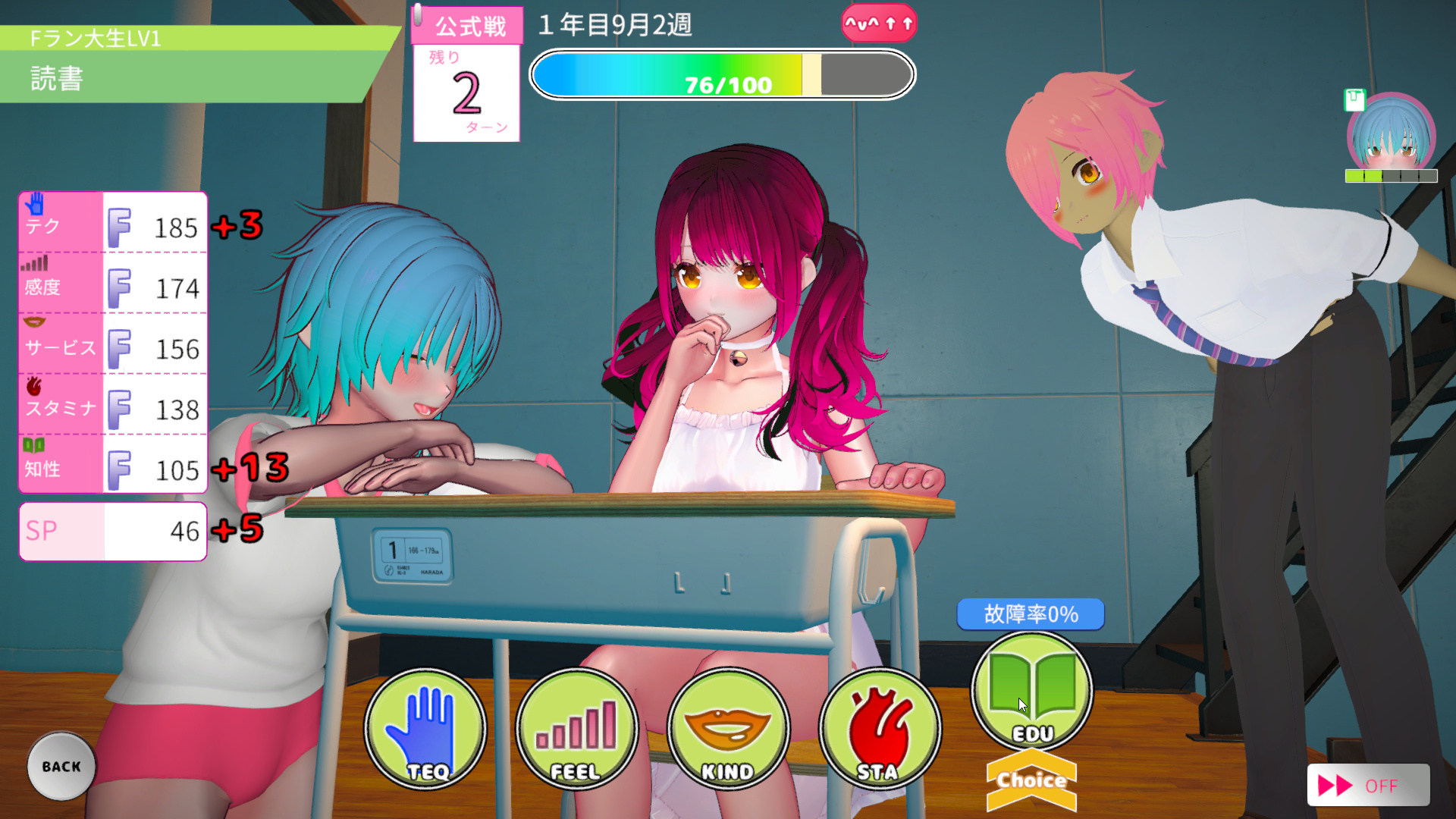Click the pink mood status badge

[879, 24]
